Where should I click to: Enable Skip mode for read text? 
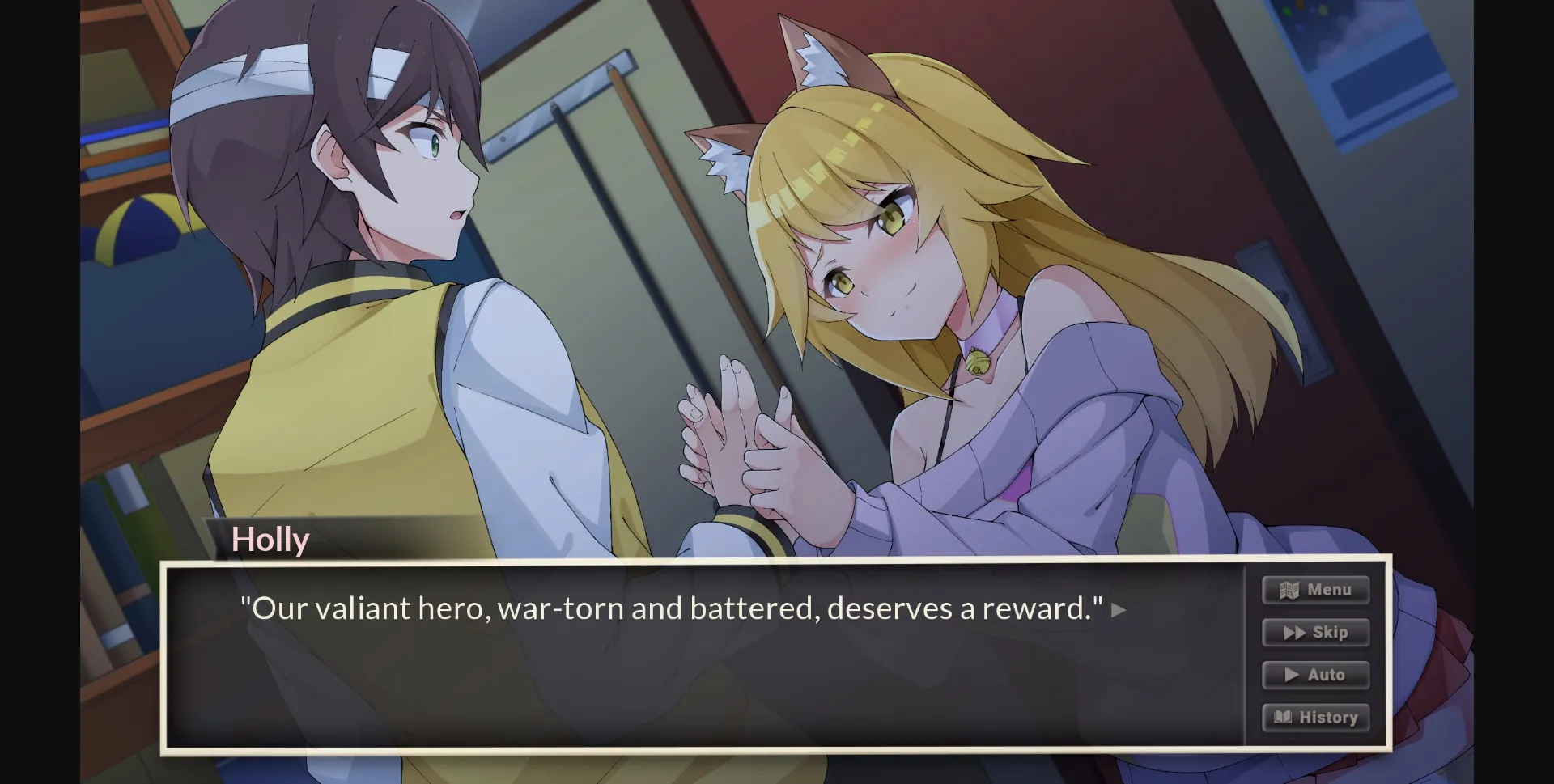pyautogui.click(x=1314, y=633)
